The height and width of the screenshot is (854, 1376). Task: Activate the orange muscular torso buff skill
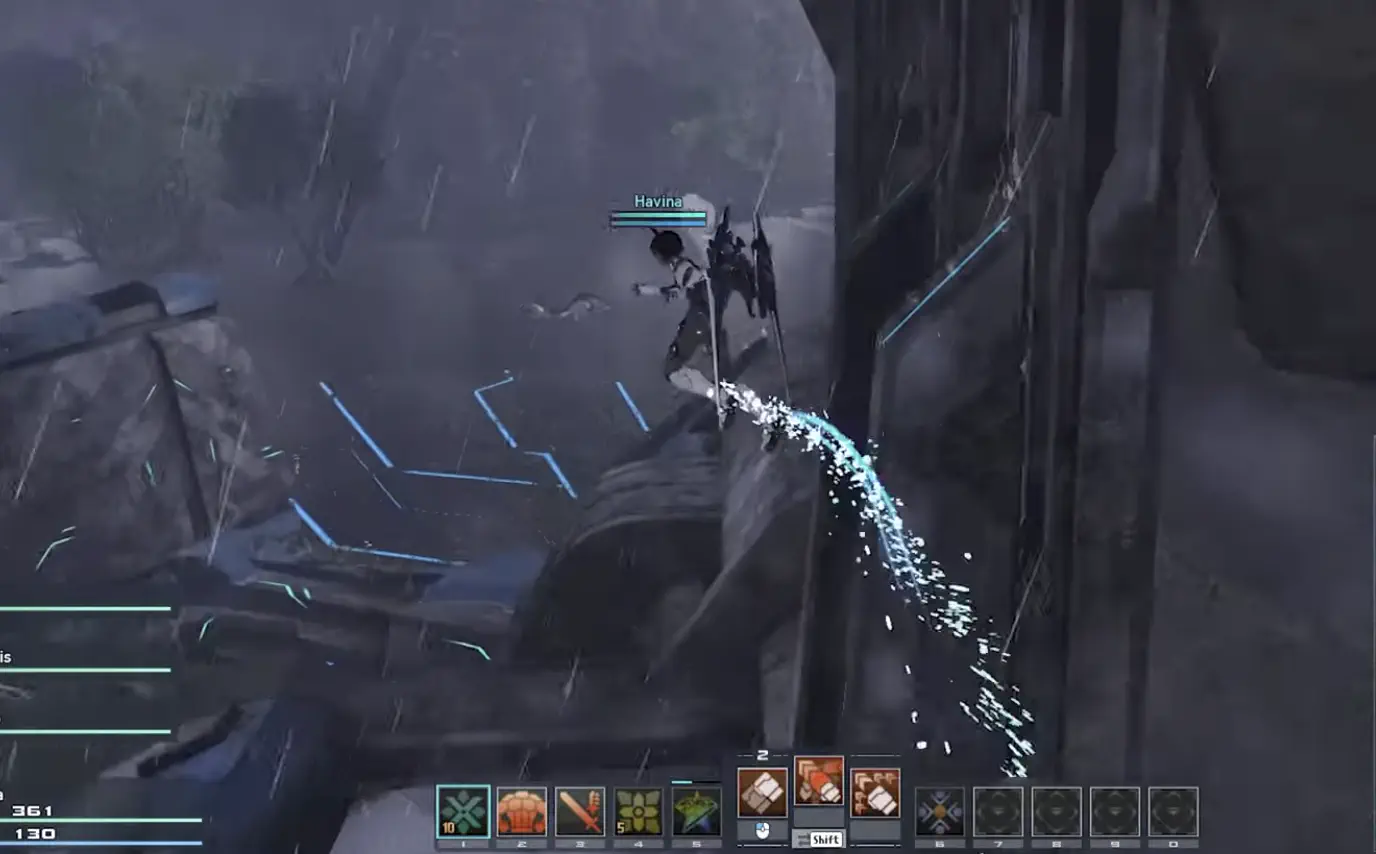[x=522, y=811]
